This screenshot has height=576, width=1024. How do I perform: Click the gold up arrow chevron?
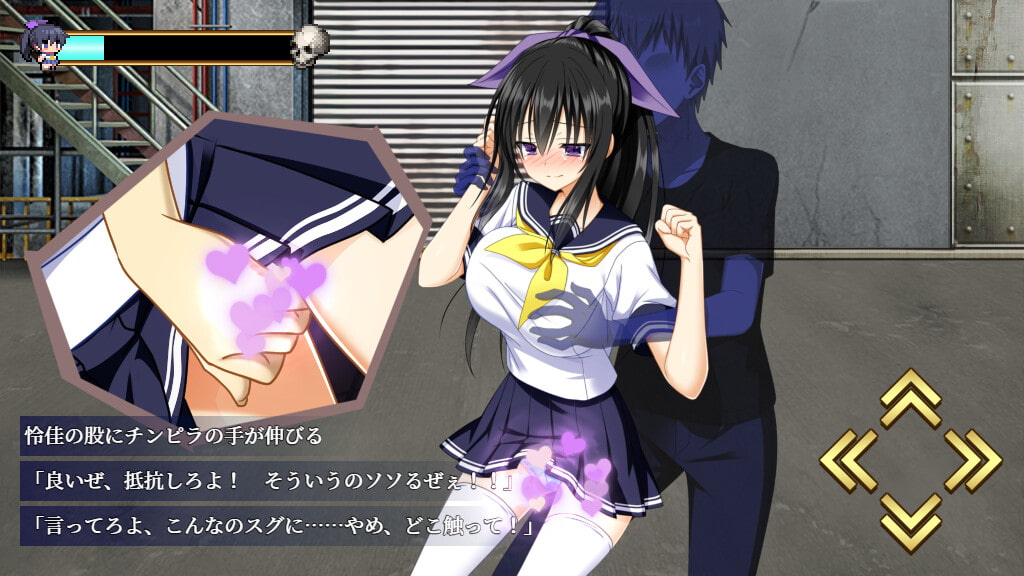(910, 399)
